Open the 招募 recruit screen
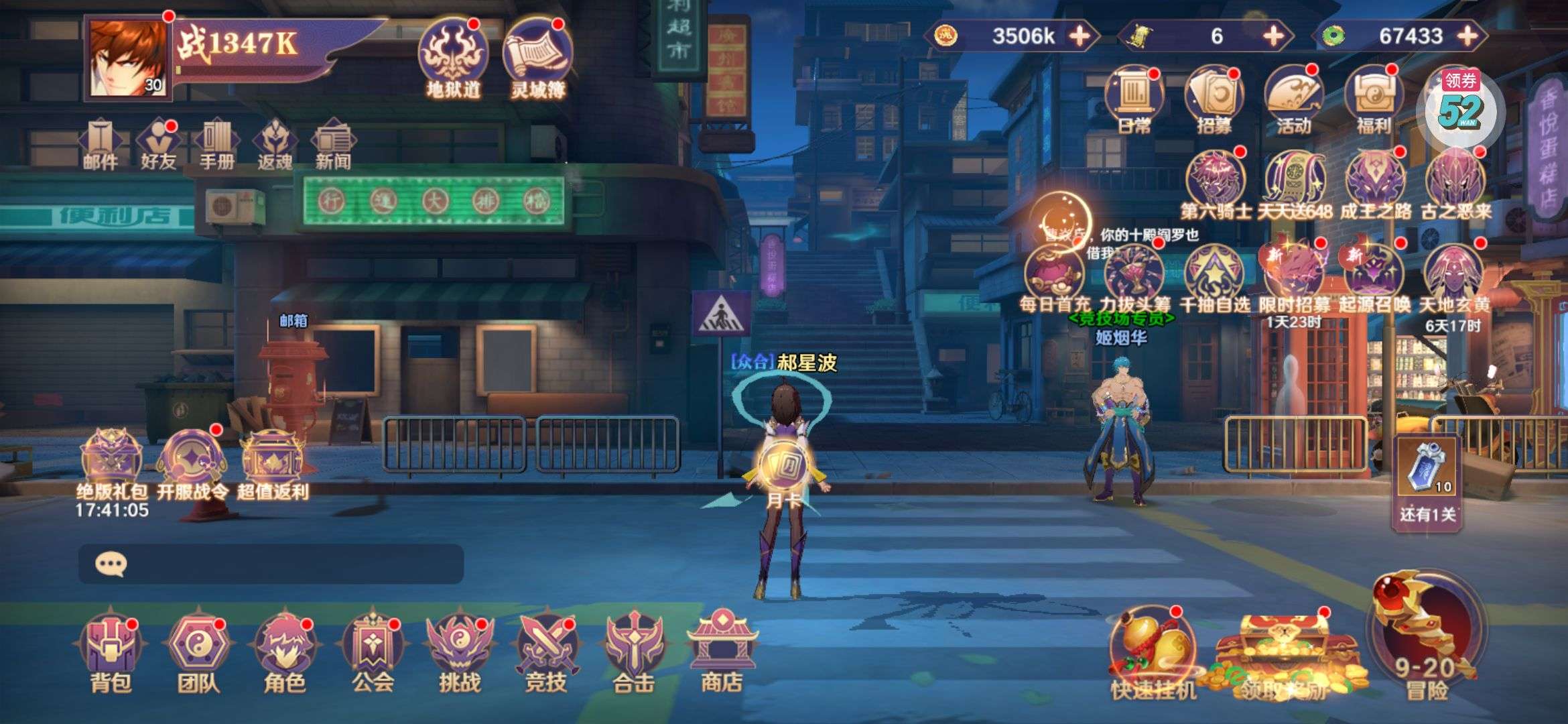Viewport: 1568px width, 724px height. [x=1214, y=101]
